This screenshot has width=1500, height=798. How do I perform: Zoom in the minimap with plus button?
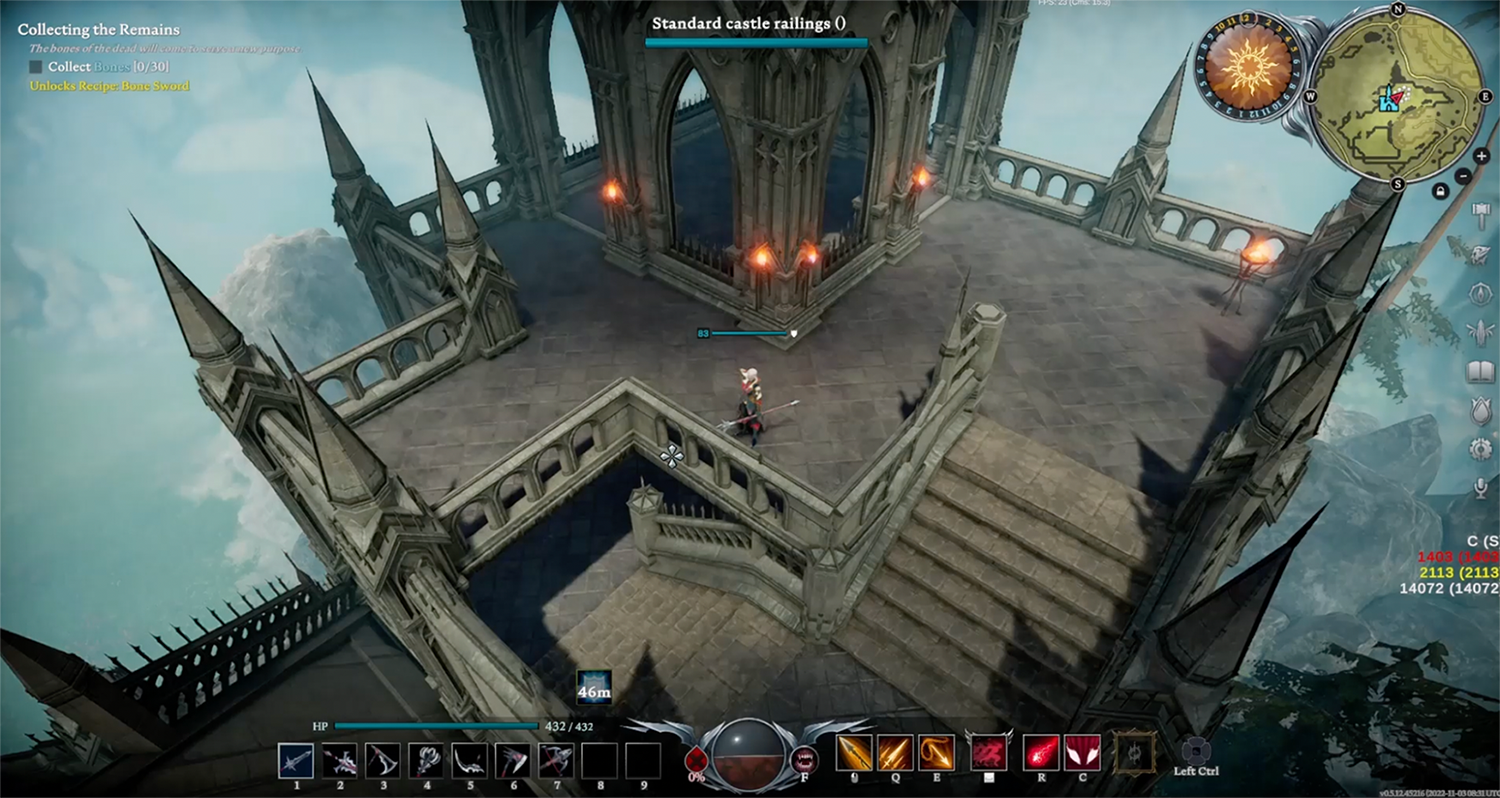pyautogui.click(x=1481, y=157)
